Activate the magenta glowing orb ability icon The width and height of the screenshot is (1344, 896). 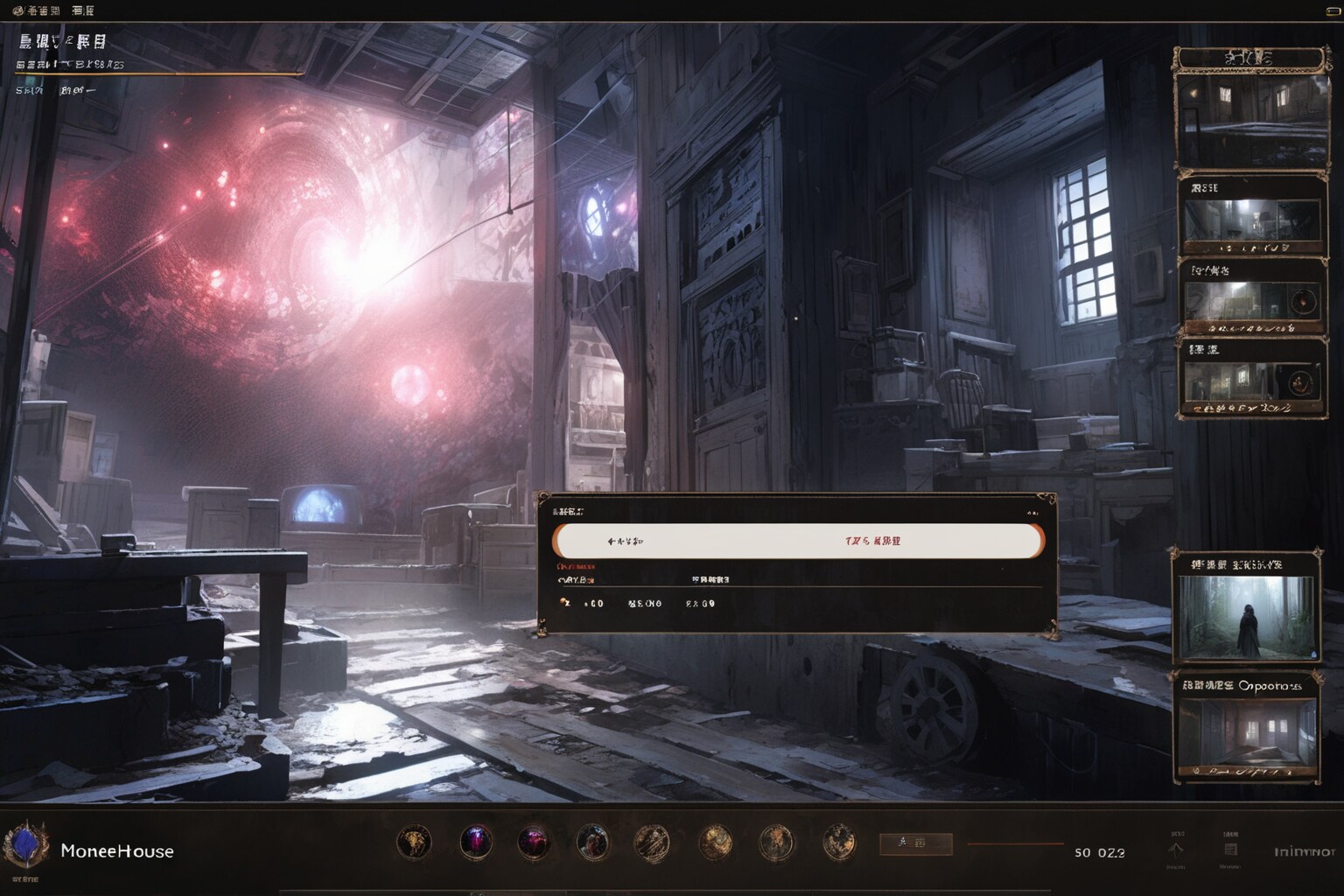tap(533, 843)
